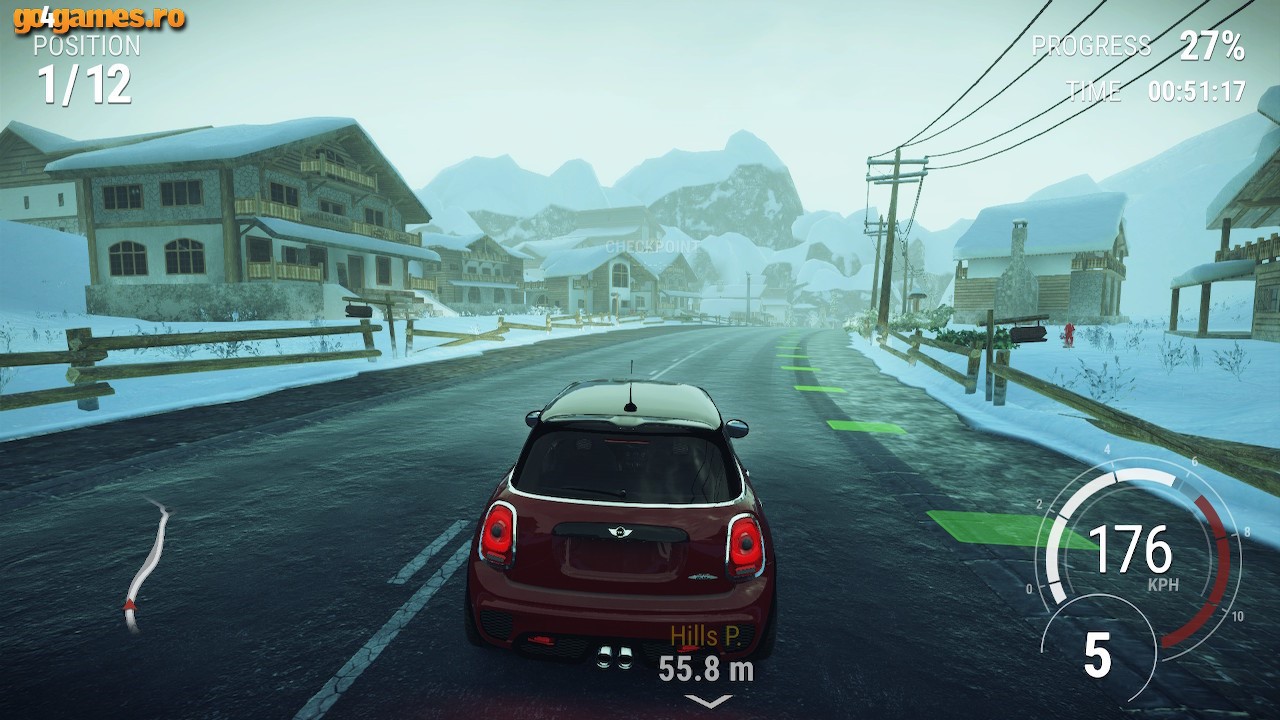
Task: Click the go4games.ro watermark logo
Action: tap(100, 18)
